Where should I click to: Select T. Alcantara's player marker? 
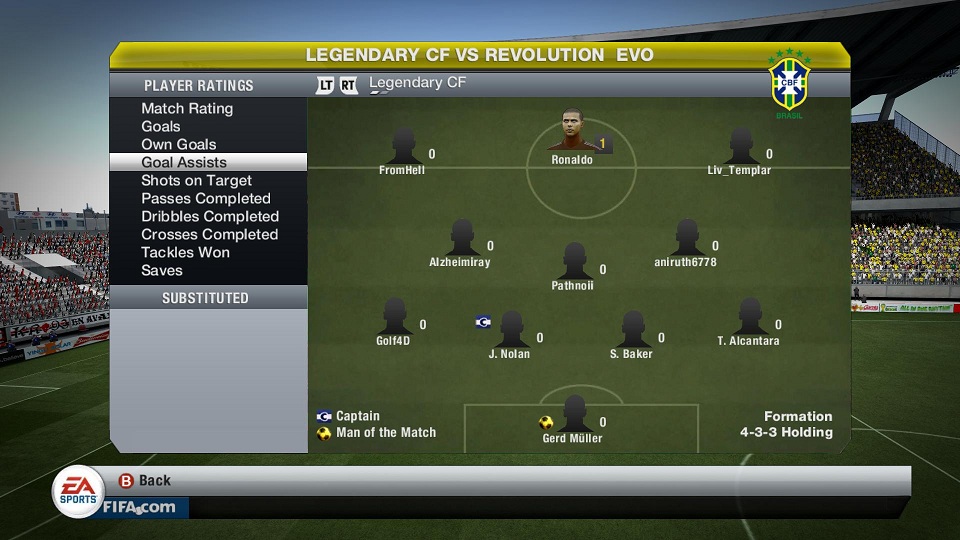[749, 317]
